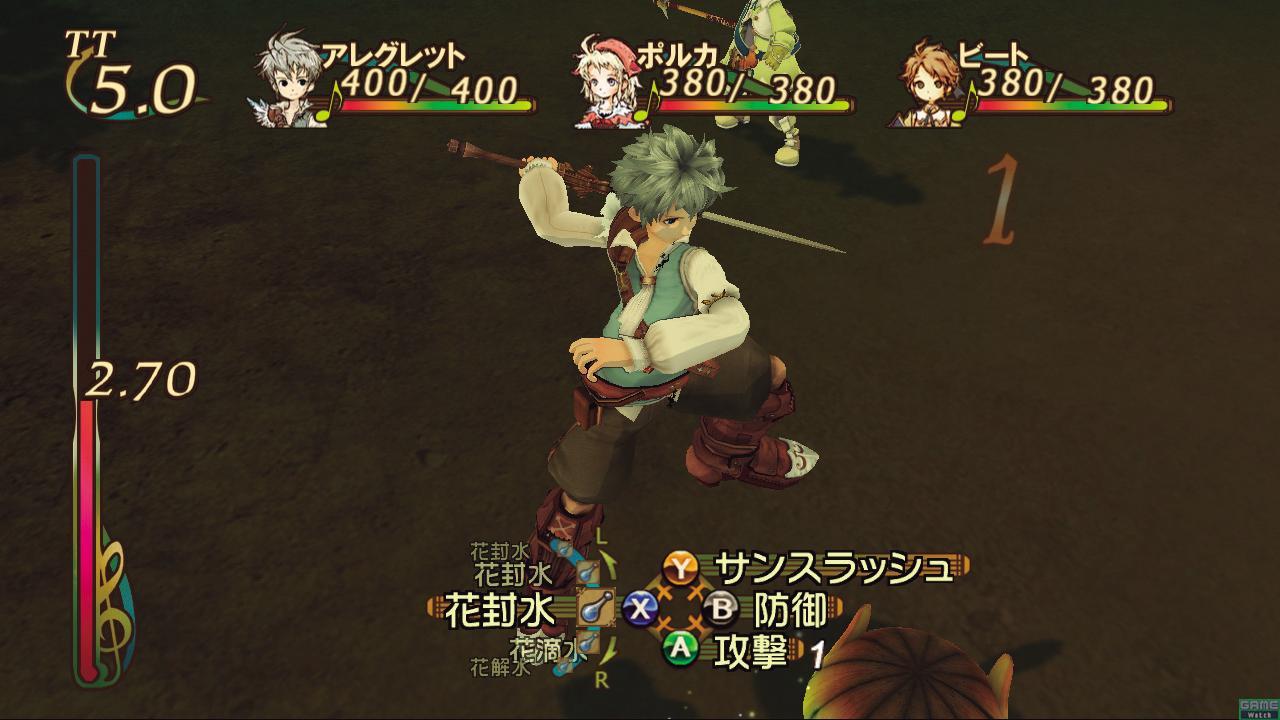Click the flask icon in the item wheel
Image resolution: width=1280 pixels, height=720 pixels.
click(594, 608)
